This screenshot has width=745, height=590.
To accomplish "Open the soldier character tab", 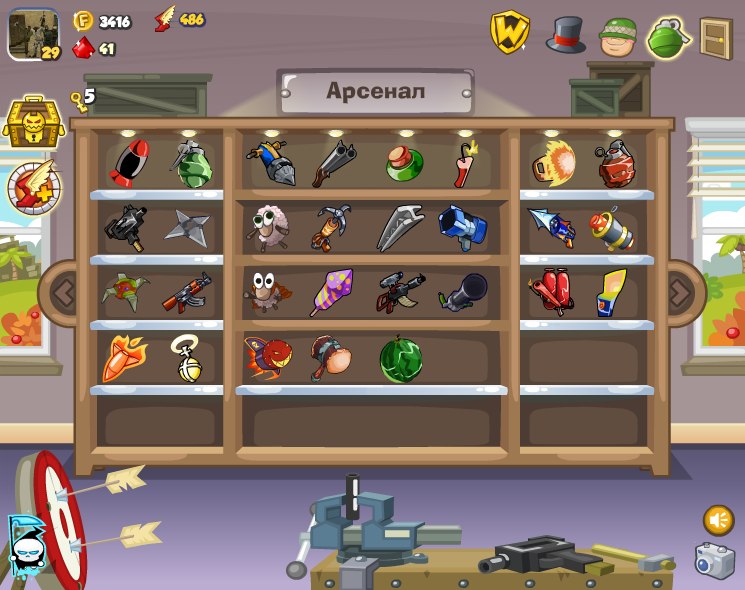I will pyautogui.click(x=618, y=37).
